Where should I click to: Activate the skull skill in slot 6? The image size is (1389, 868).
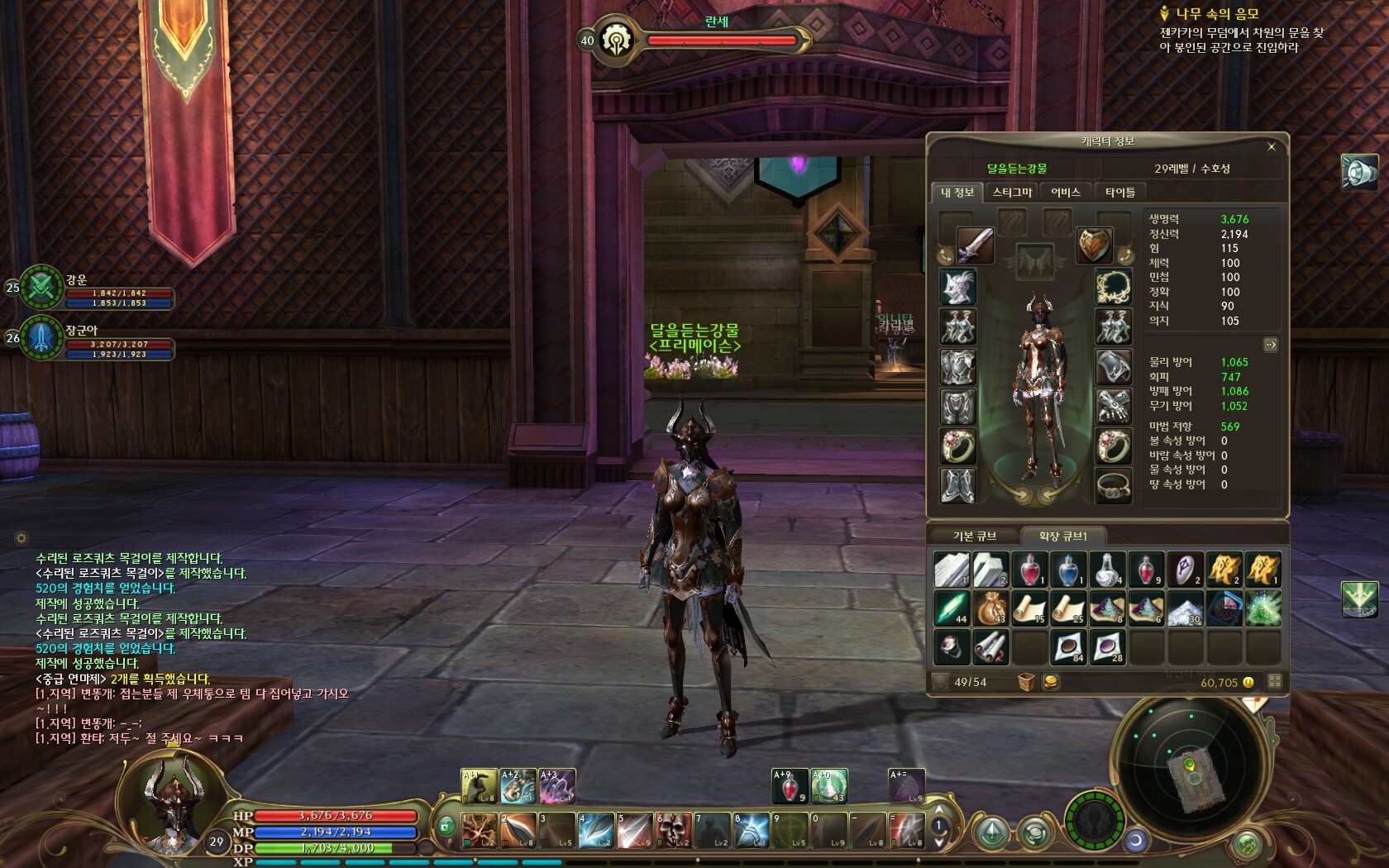674,830
